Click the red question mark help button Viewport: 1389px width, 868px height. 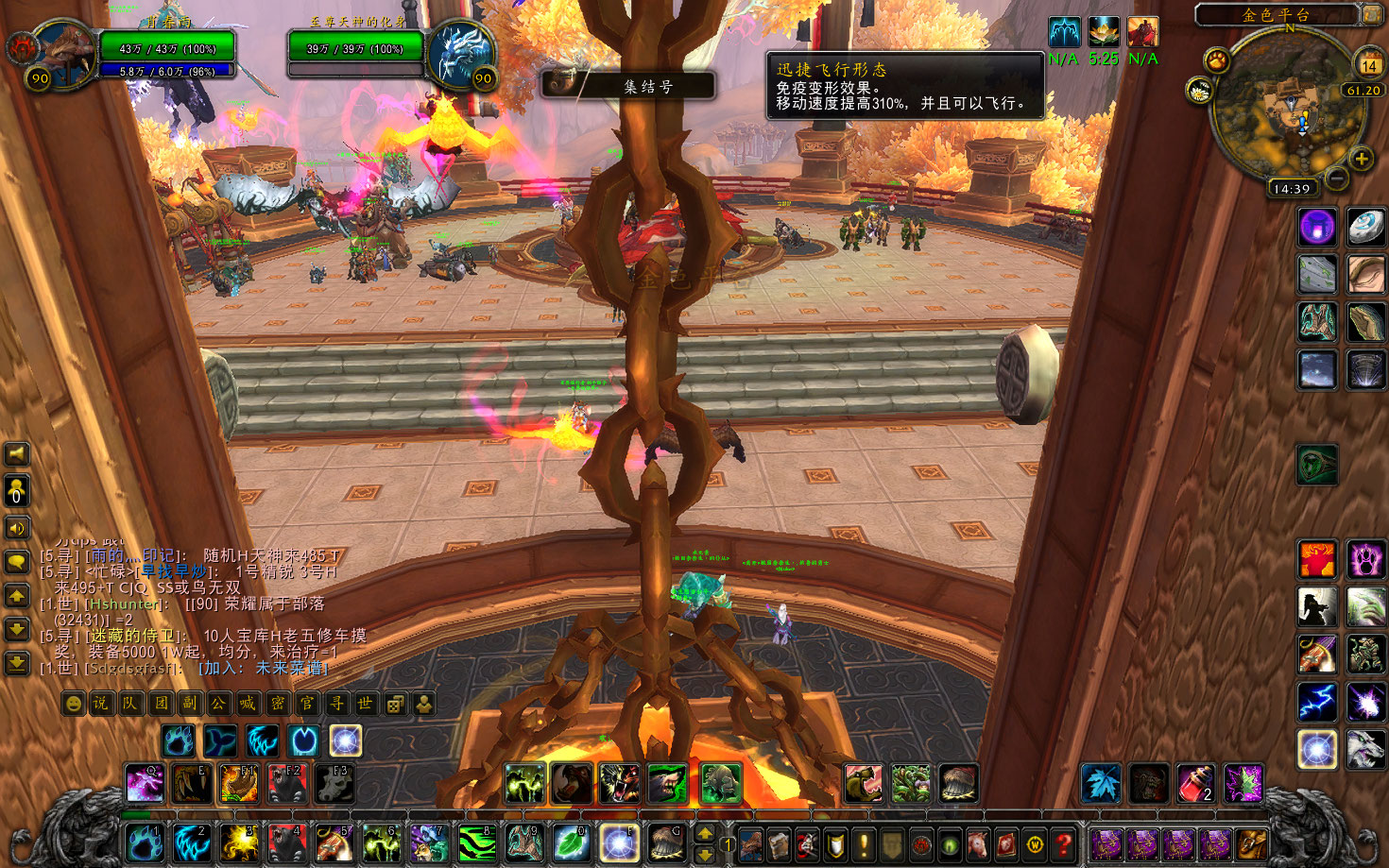[x=1064, y=843]
